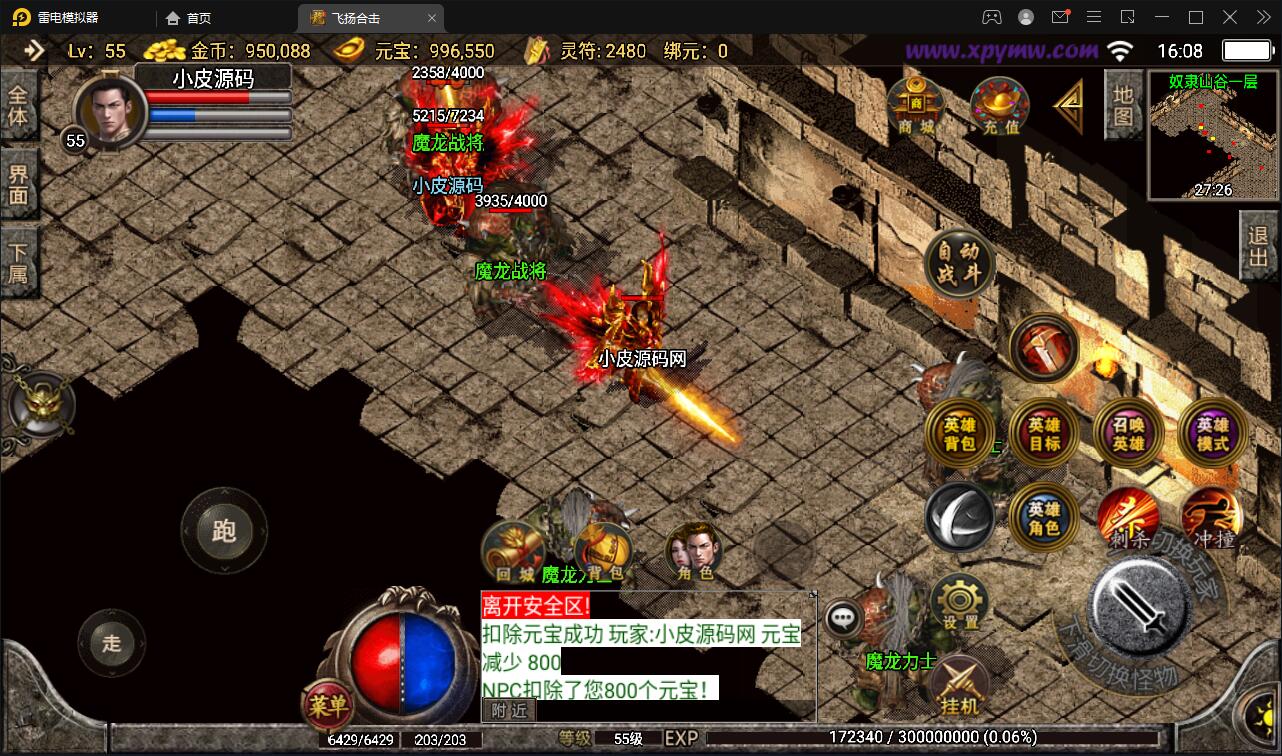Switch between 跑 and 走 with run button
Viewport: 1282px width, 756px height.
pyautogui.click(x=224, y=529)
